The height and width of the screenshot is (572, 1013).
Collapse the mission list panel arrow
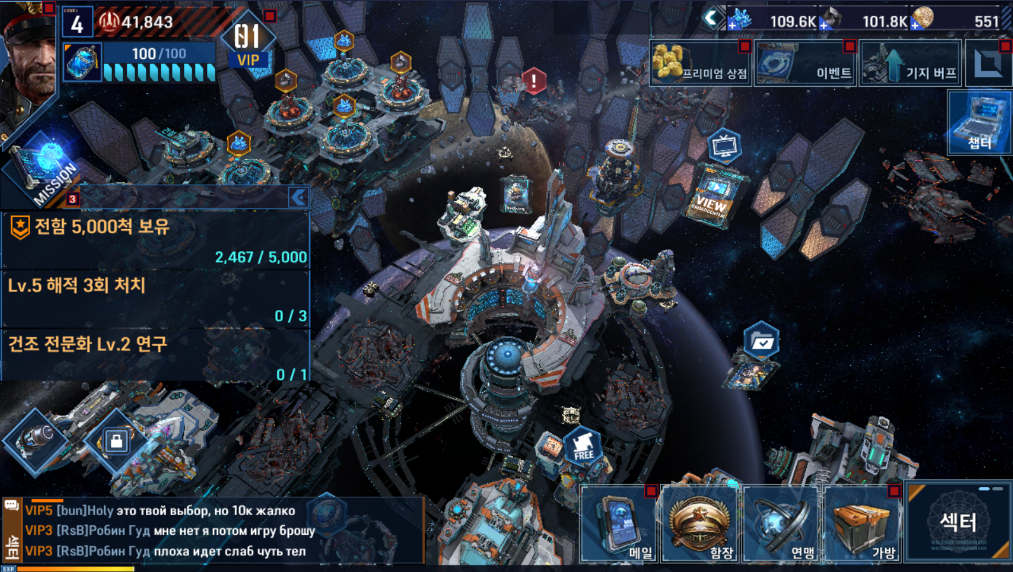pyautogui.click(x=297, y=197)
